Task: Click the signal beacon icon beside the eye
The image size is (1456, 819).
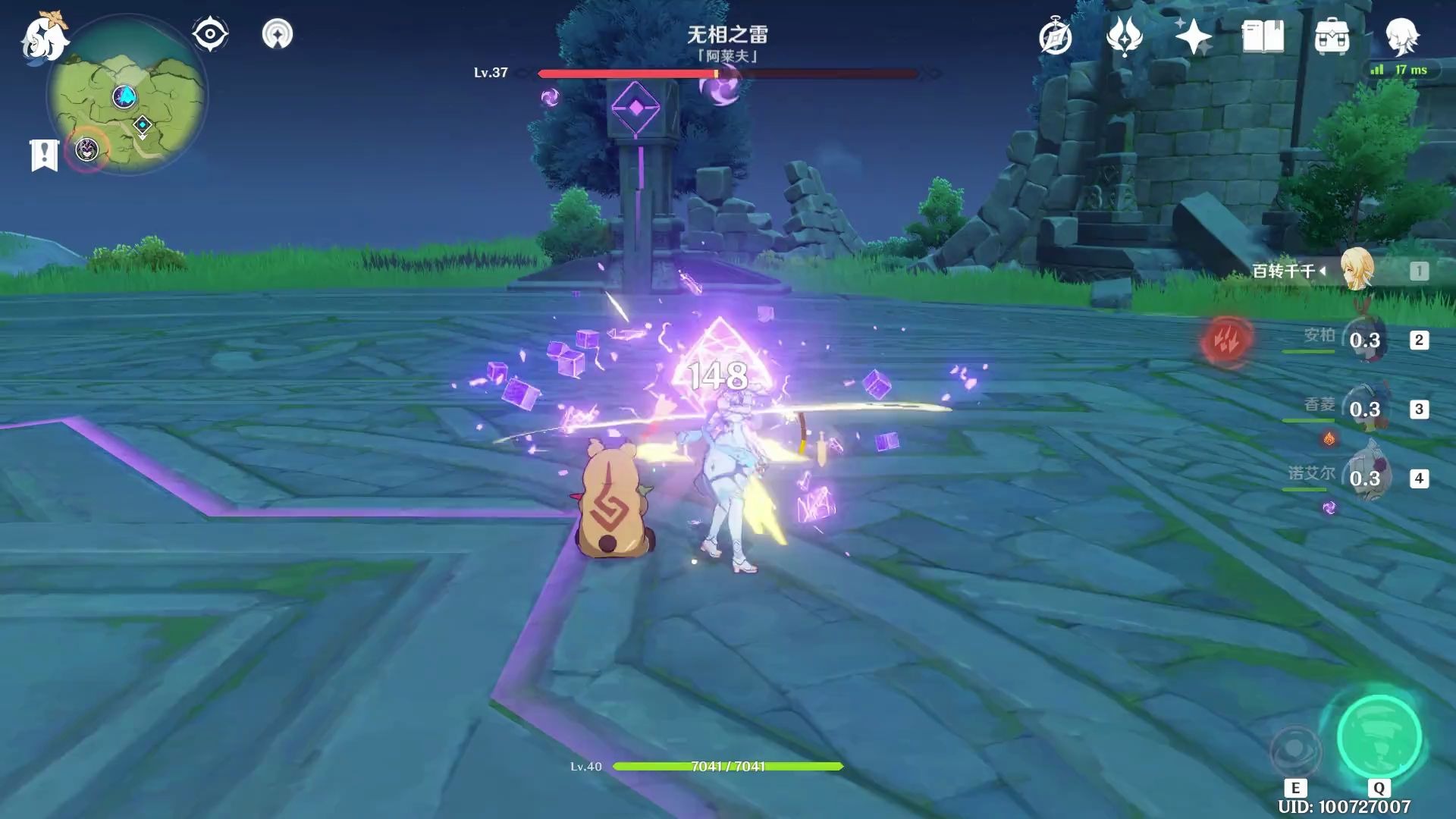Action: tap(277, 34)
